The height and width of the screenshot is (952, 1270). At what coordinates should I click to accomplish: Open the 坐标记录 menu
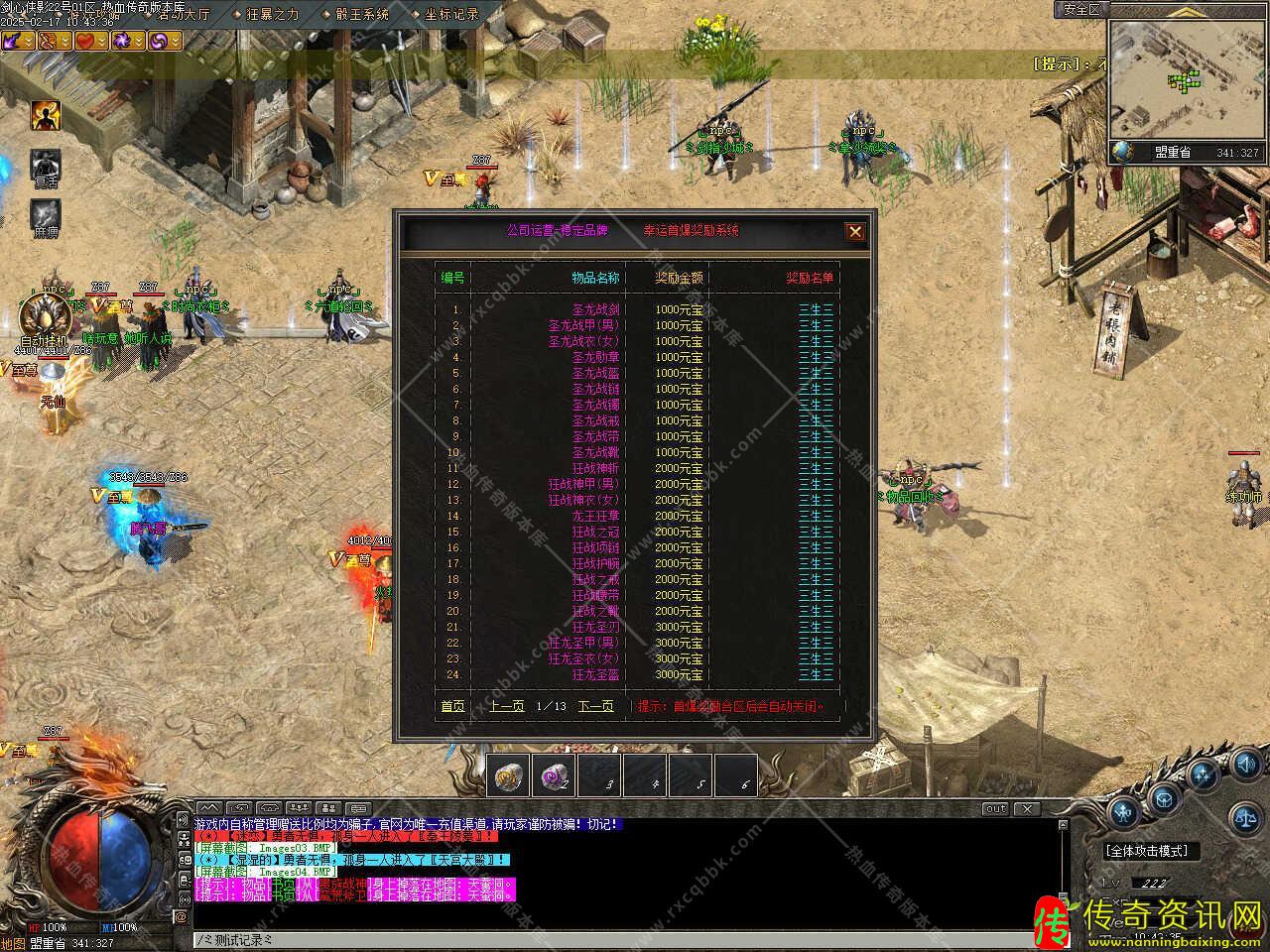pos(451,14)
